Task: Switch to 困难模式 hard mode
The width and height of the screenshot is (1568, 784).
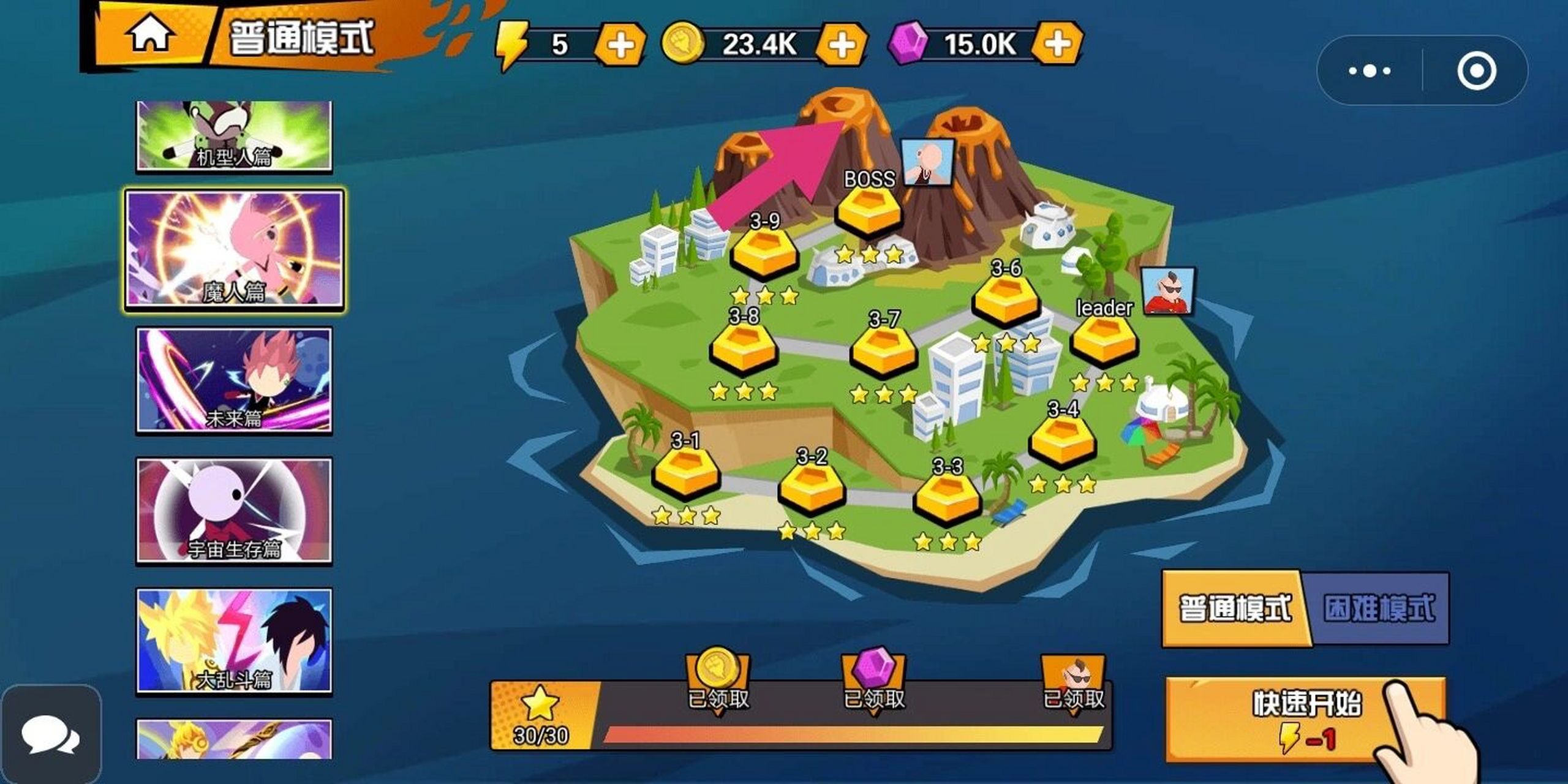Action: (x=1379, y=608)
